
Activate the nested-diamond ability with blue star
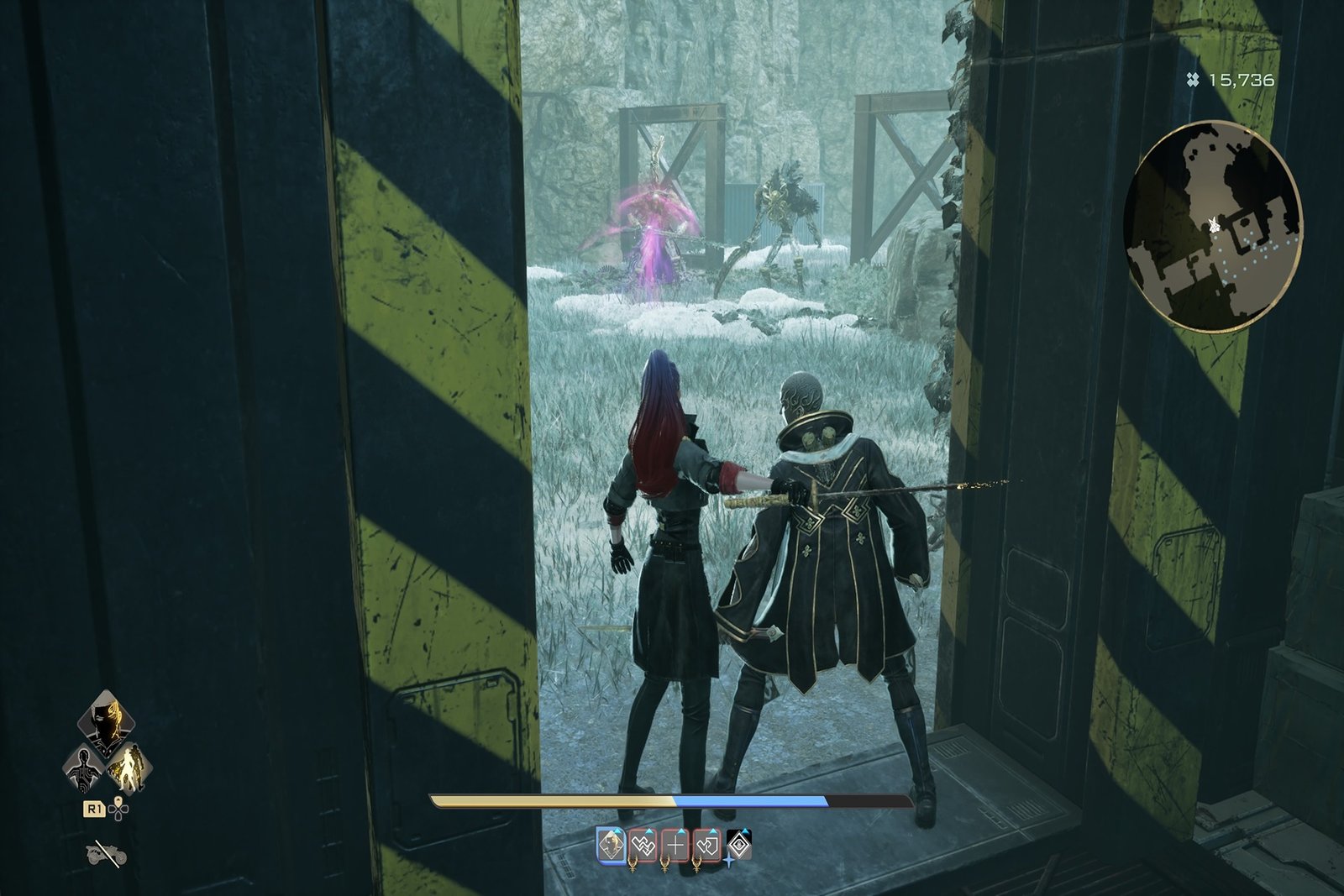click(738, 845)
